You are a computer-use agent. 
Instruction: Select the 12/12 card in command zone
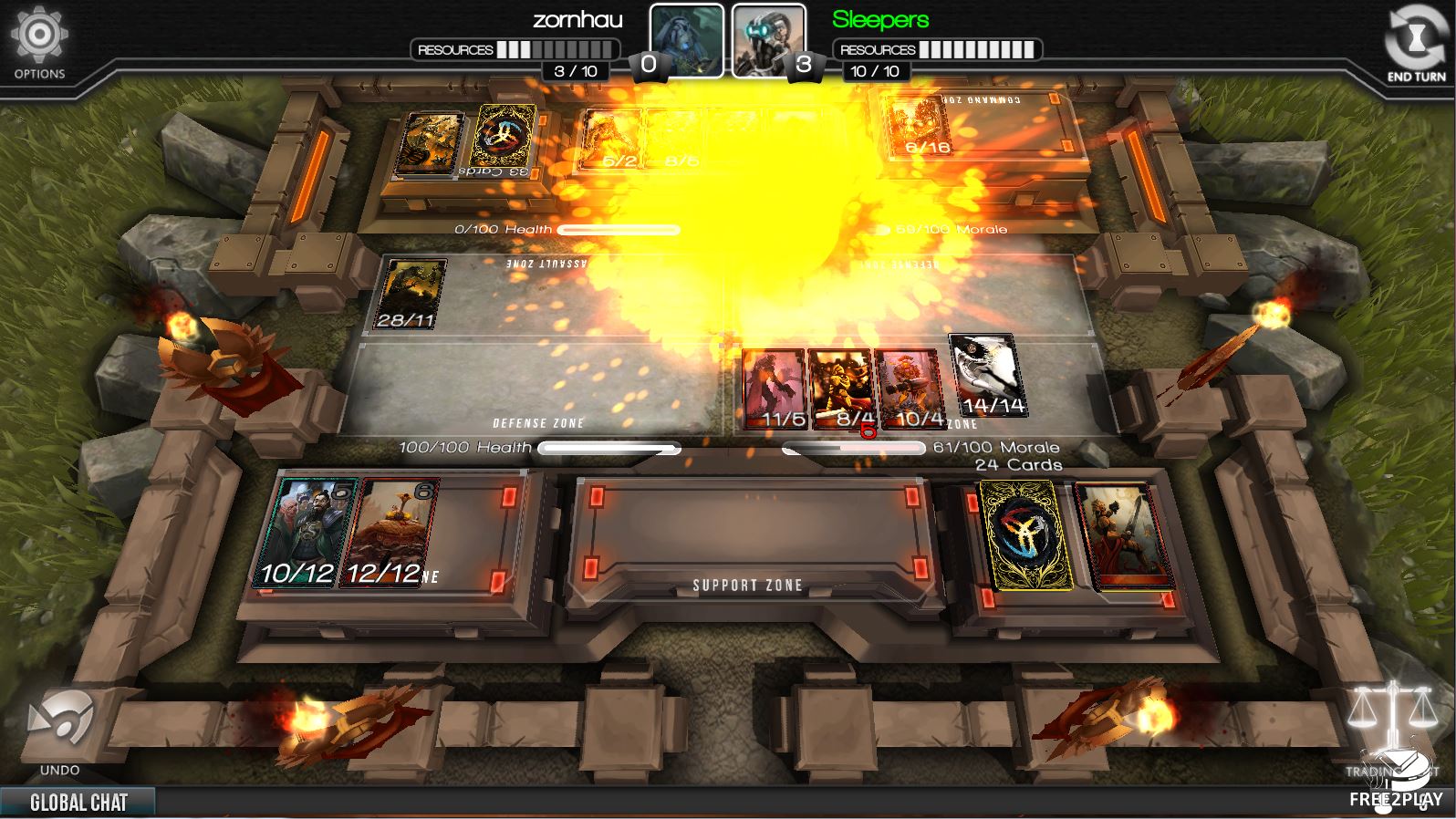coord(388,533)
